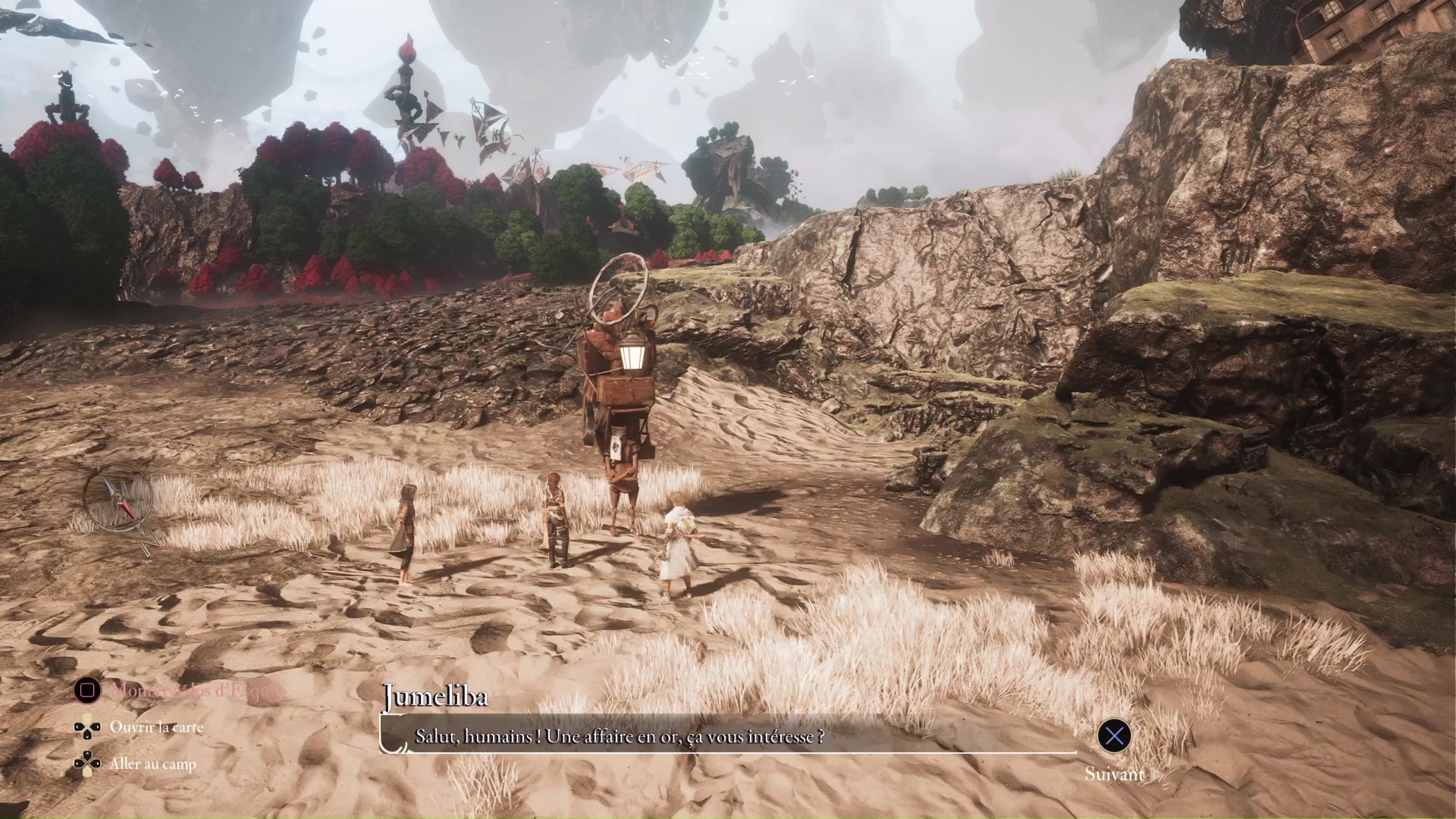Choose the Ouvrir la carte option
The width and height of the screenshot is (1456, 819).
pos(156,727)
